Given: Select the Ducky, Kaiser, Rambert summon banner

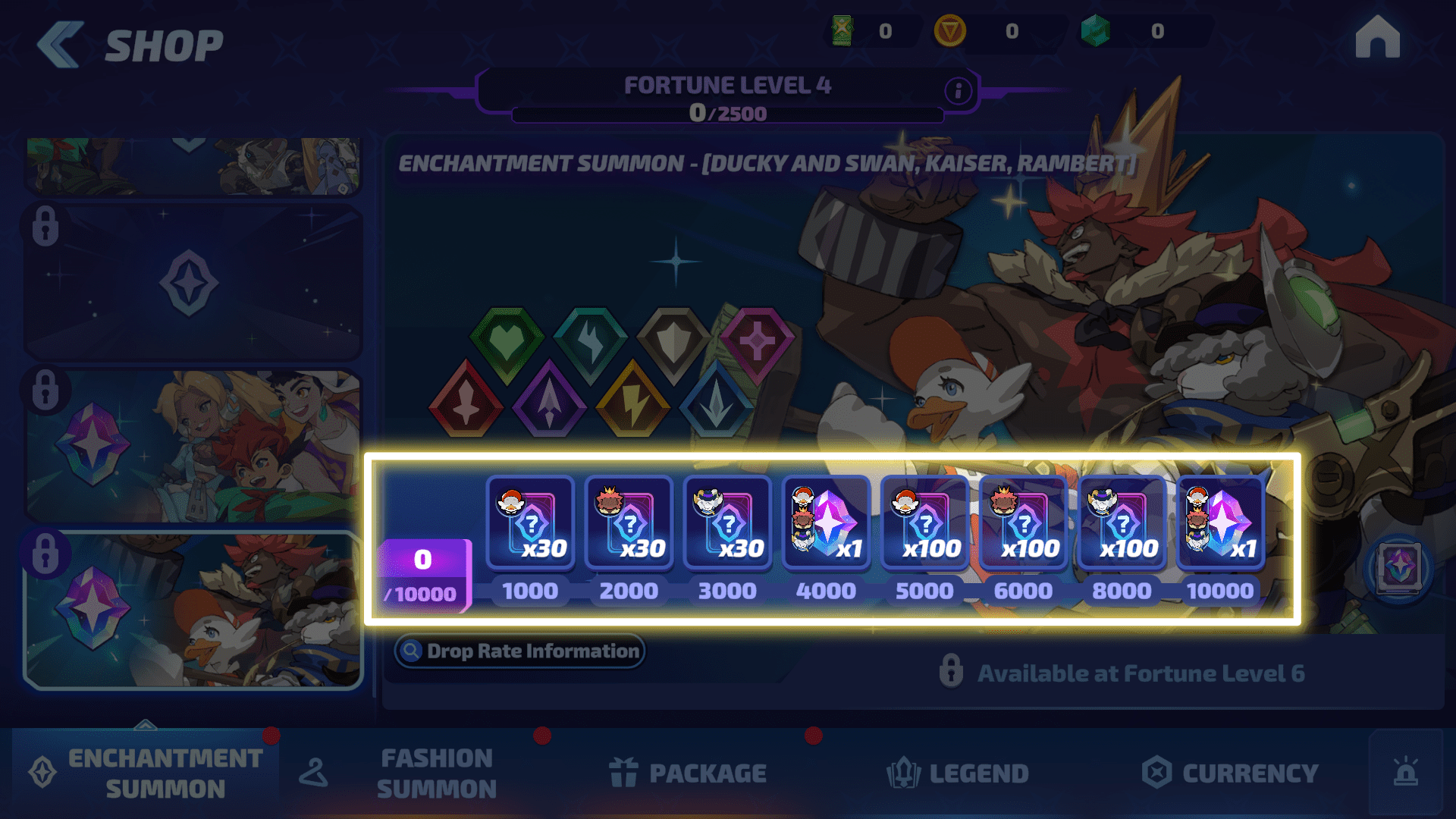Looking at the screenshot, I should [193, 610].
